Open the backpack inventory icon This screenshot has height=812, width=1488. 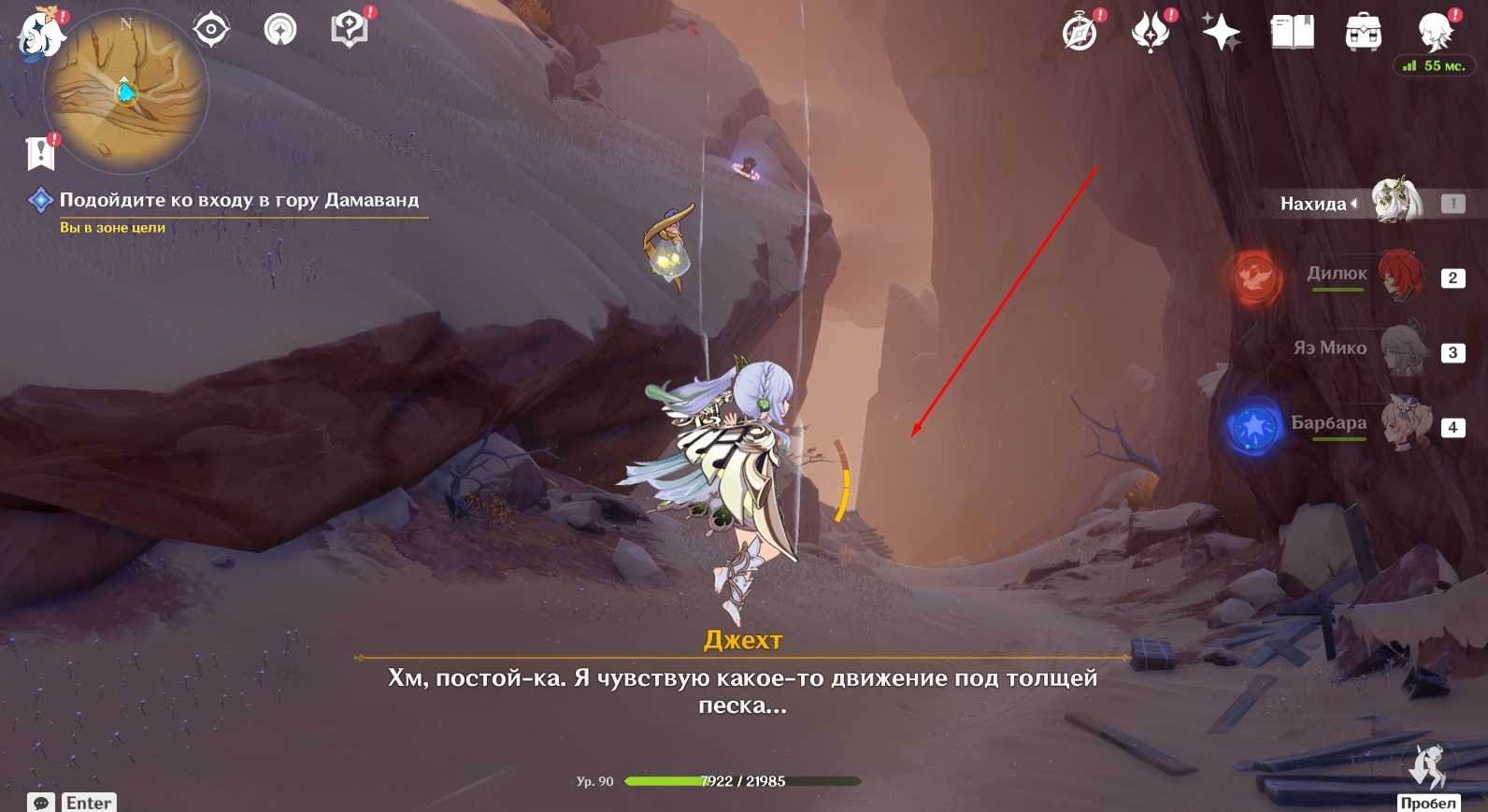[1363, 33]
